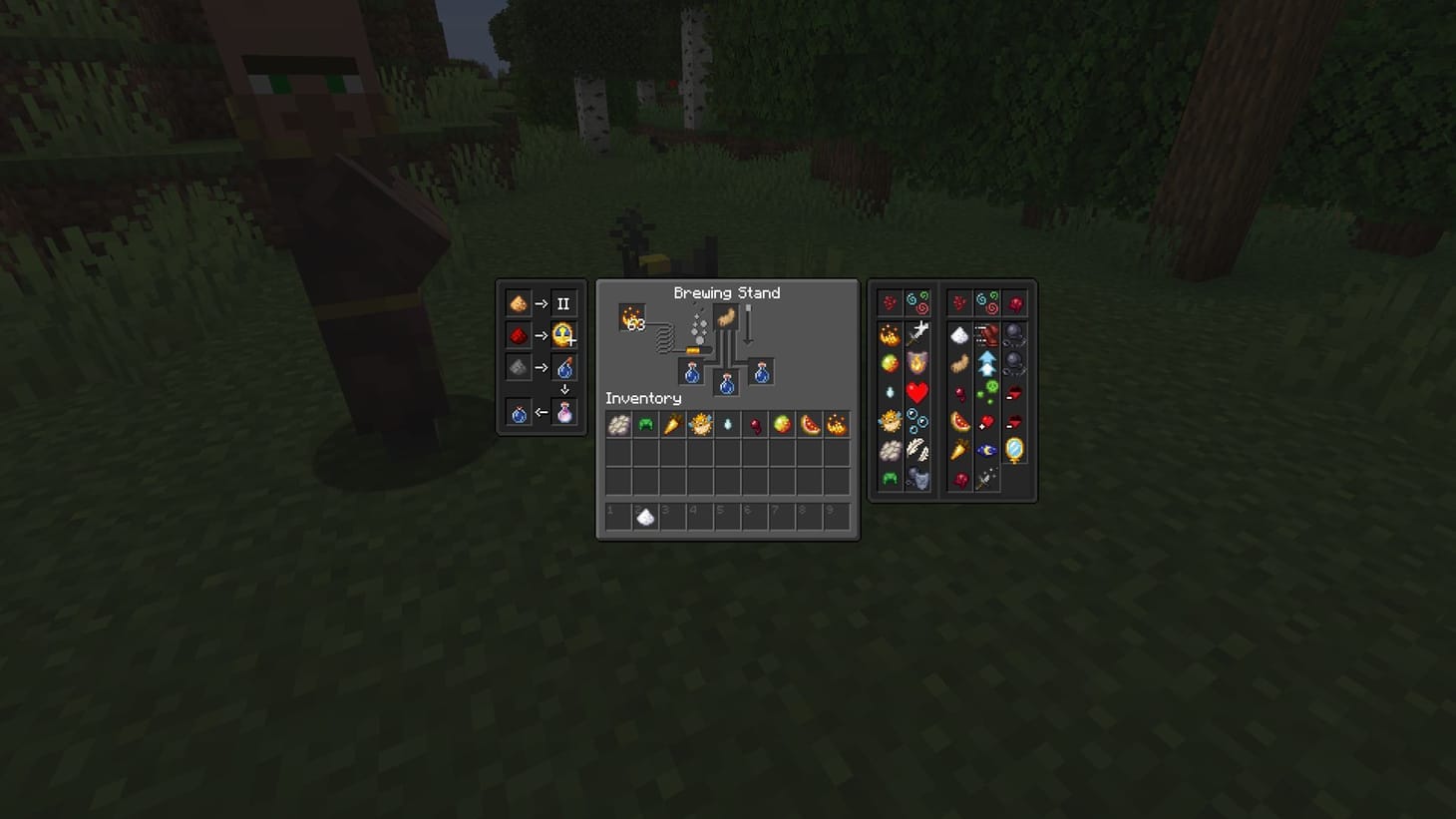Click the slow falling feathers icon in the effects list
1456x819 pixels.
pos(919,447)
